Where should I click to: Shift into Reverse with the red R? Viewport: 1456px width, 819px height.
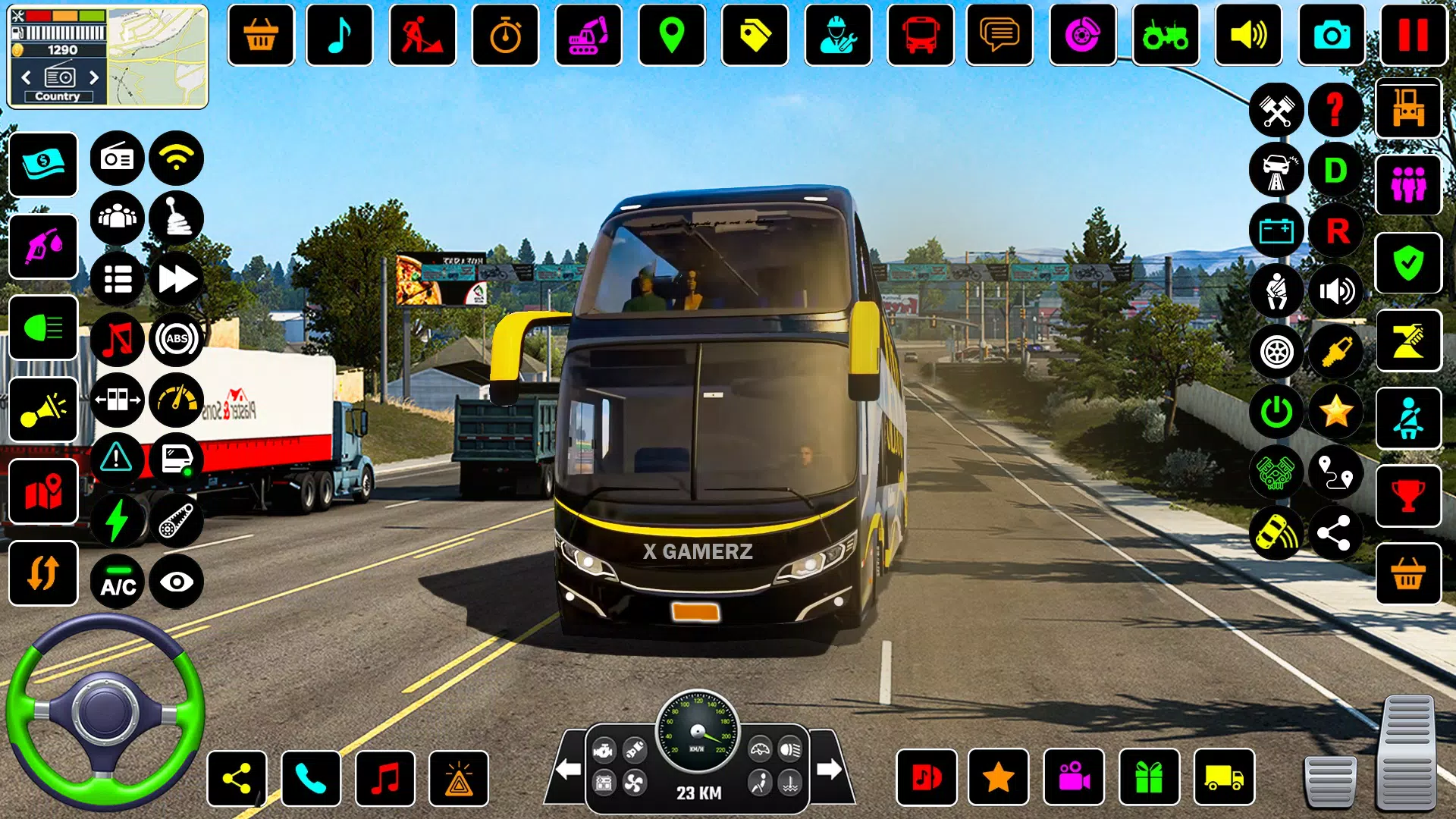point(1337,231)
